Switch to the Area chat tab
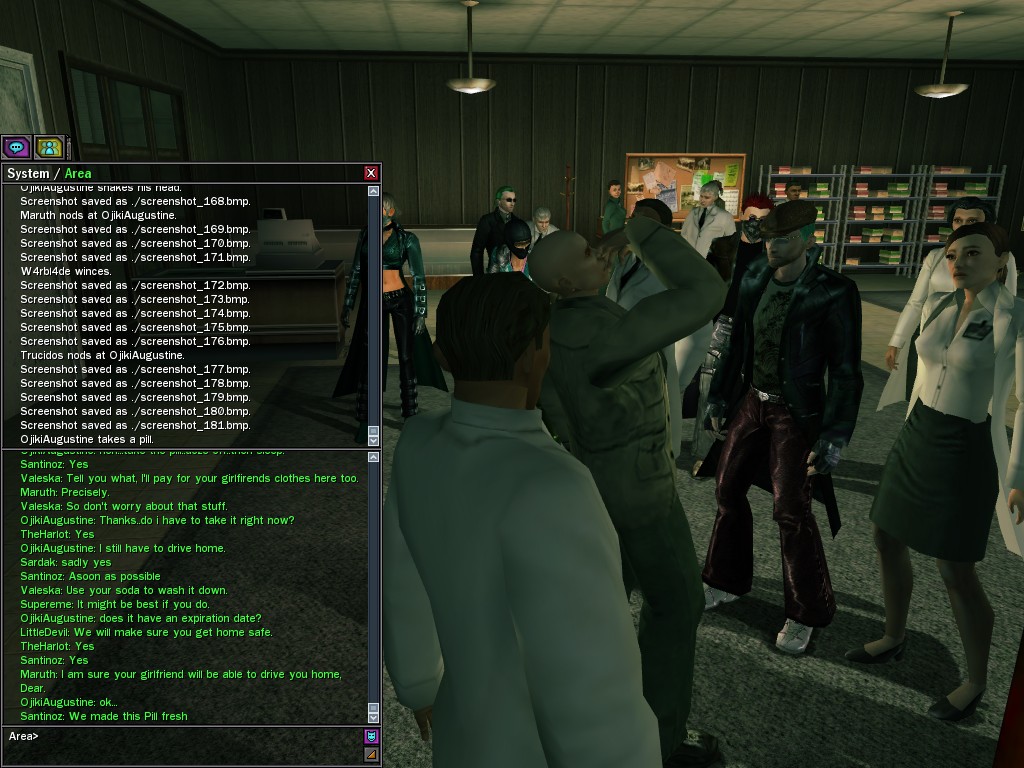This screenshot has height=768, width=1024. (78, 173)
